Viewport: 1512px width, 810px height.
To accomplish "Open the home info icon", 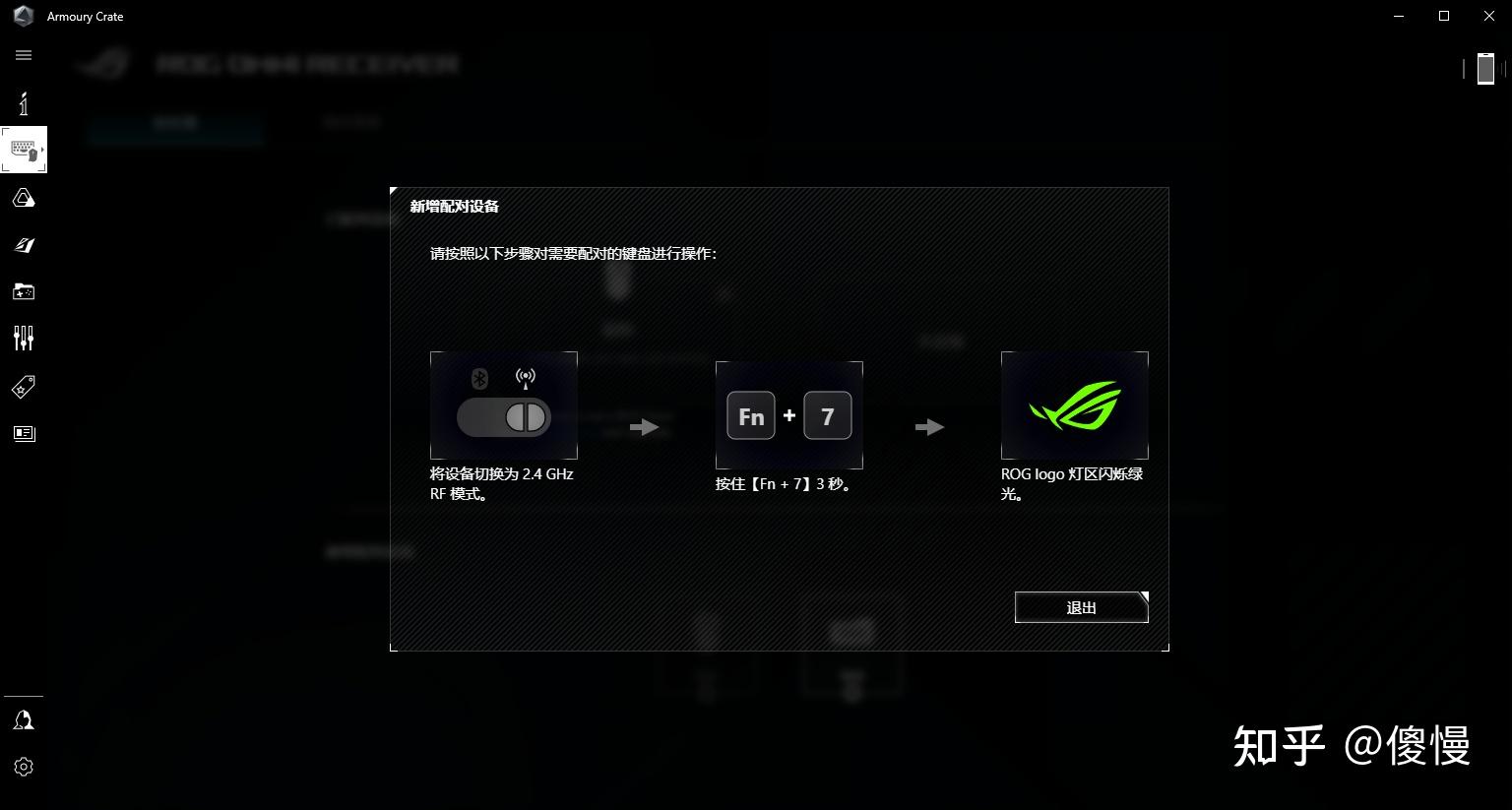I will pos(24,103).
